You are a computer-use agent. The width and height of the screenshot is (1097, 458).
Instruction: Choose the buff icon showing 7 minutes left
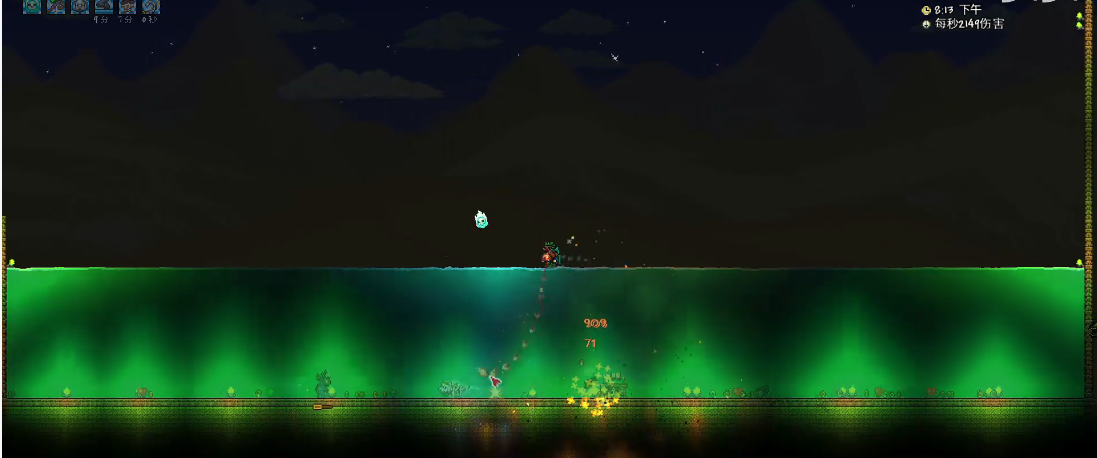(127, 6)
